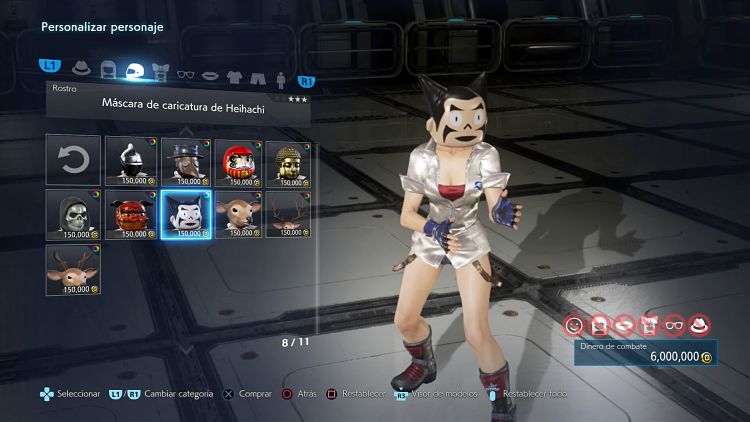Open the hair category tab
Screen dimensions: 750x422
point(108,72)
